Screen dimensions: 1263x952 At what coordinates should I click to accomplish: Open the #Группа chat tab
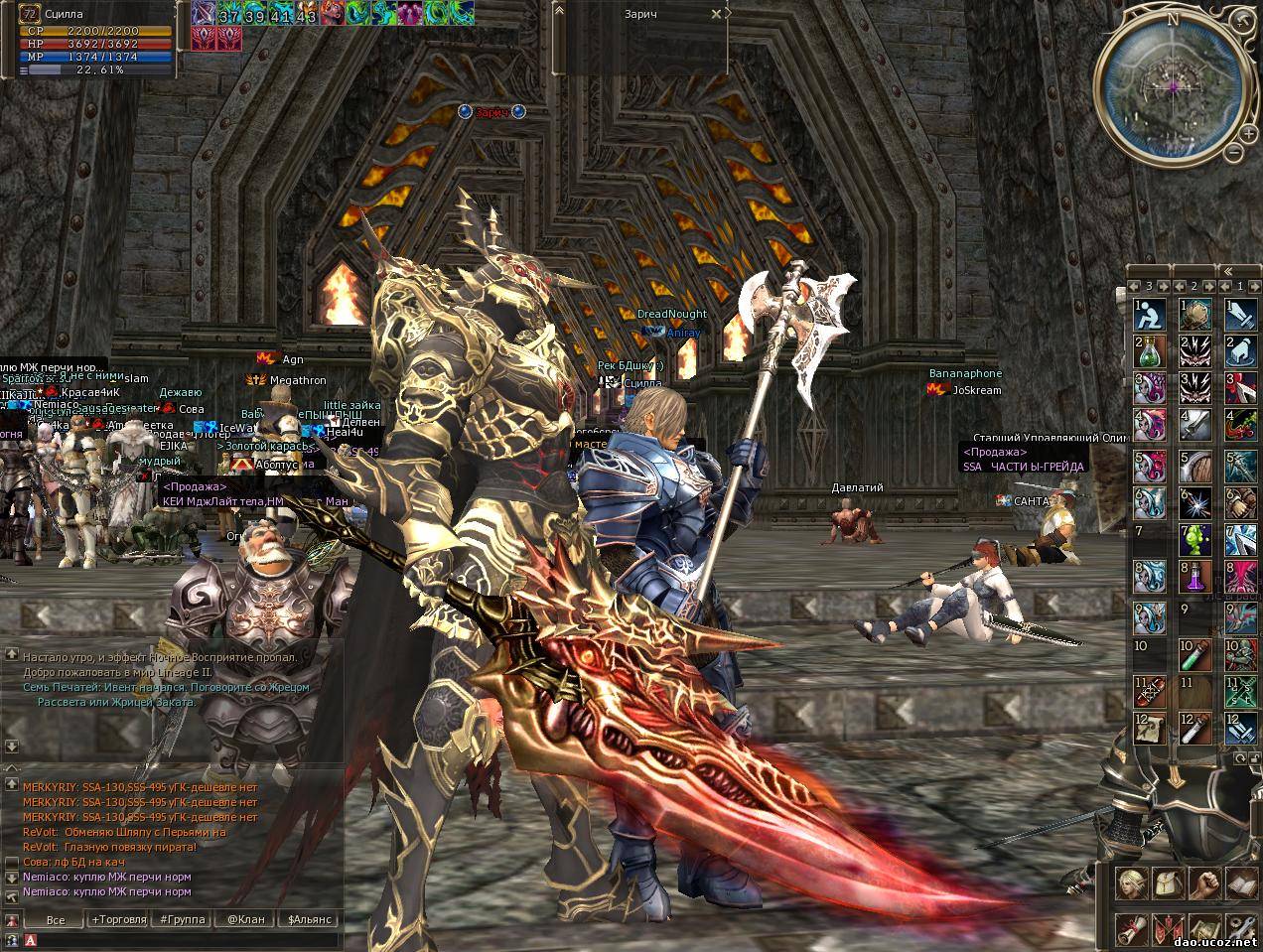[182, 919]
